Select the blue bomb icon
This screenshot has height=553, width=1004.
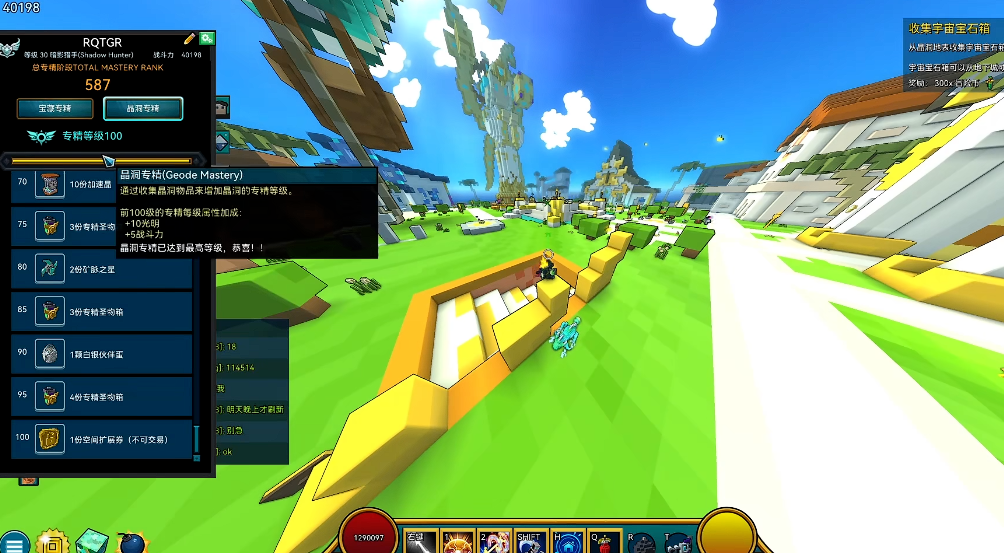point(130,543)
